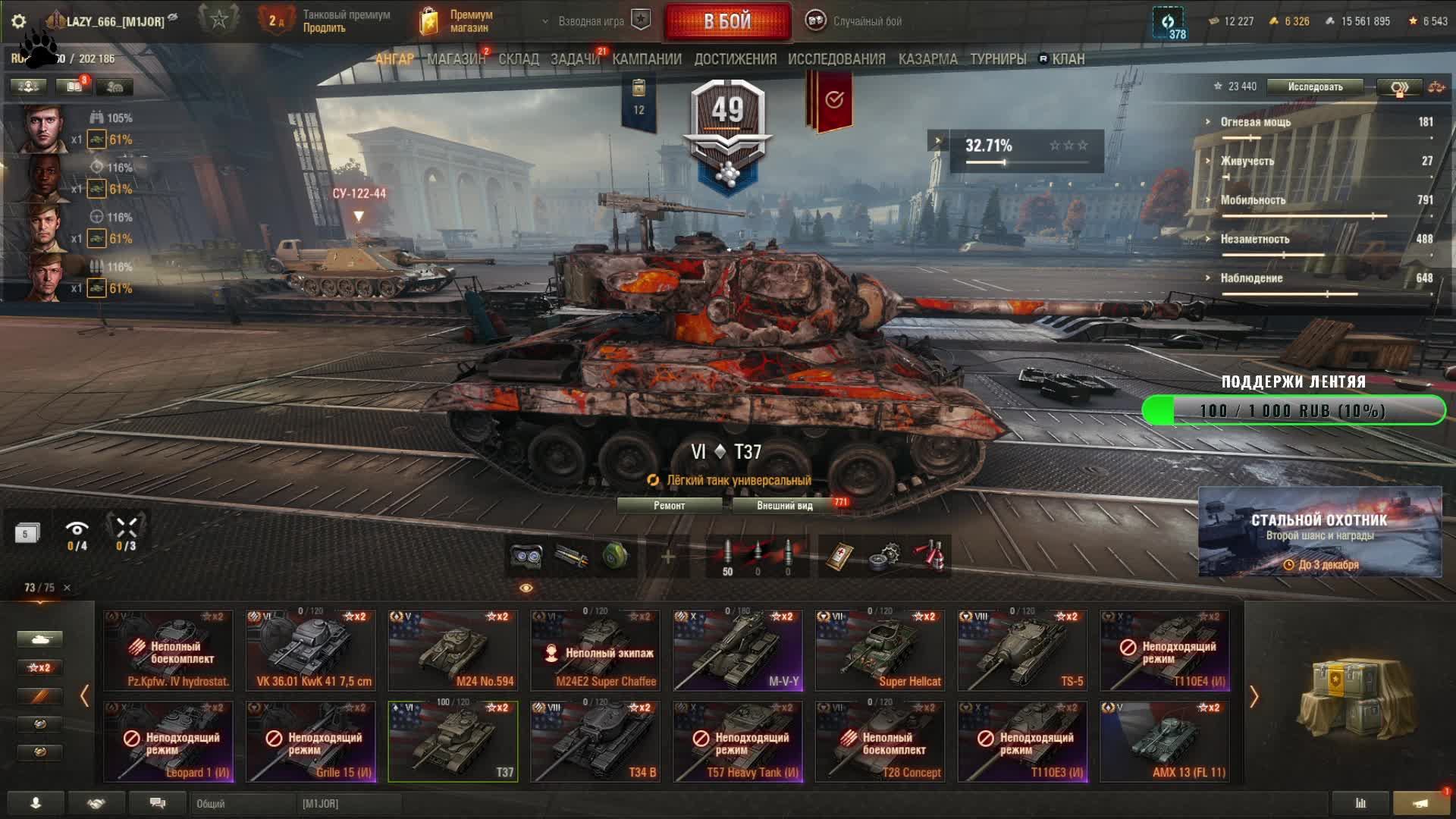
Task: Open the Стальной охотник event banner
Action: pyautogui.click(x=1319, y=532)
